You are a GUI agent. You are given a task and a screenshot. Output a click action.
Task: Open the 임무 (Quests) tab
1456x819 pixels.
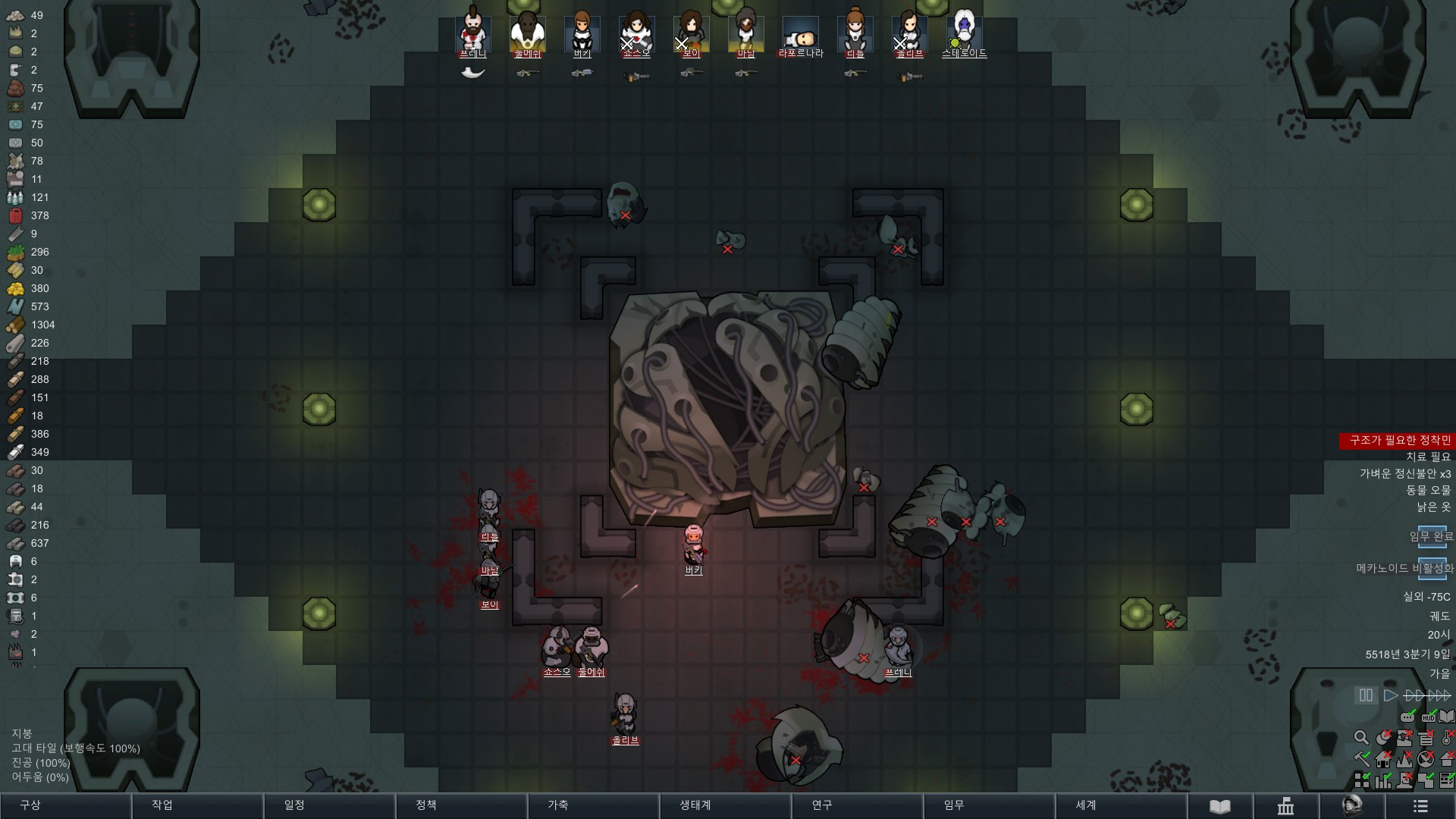coord(989,805)
